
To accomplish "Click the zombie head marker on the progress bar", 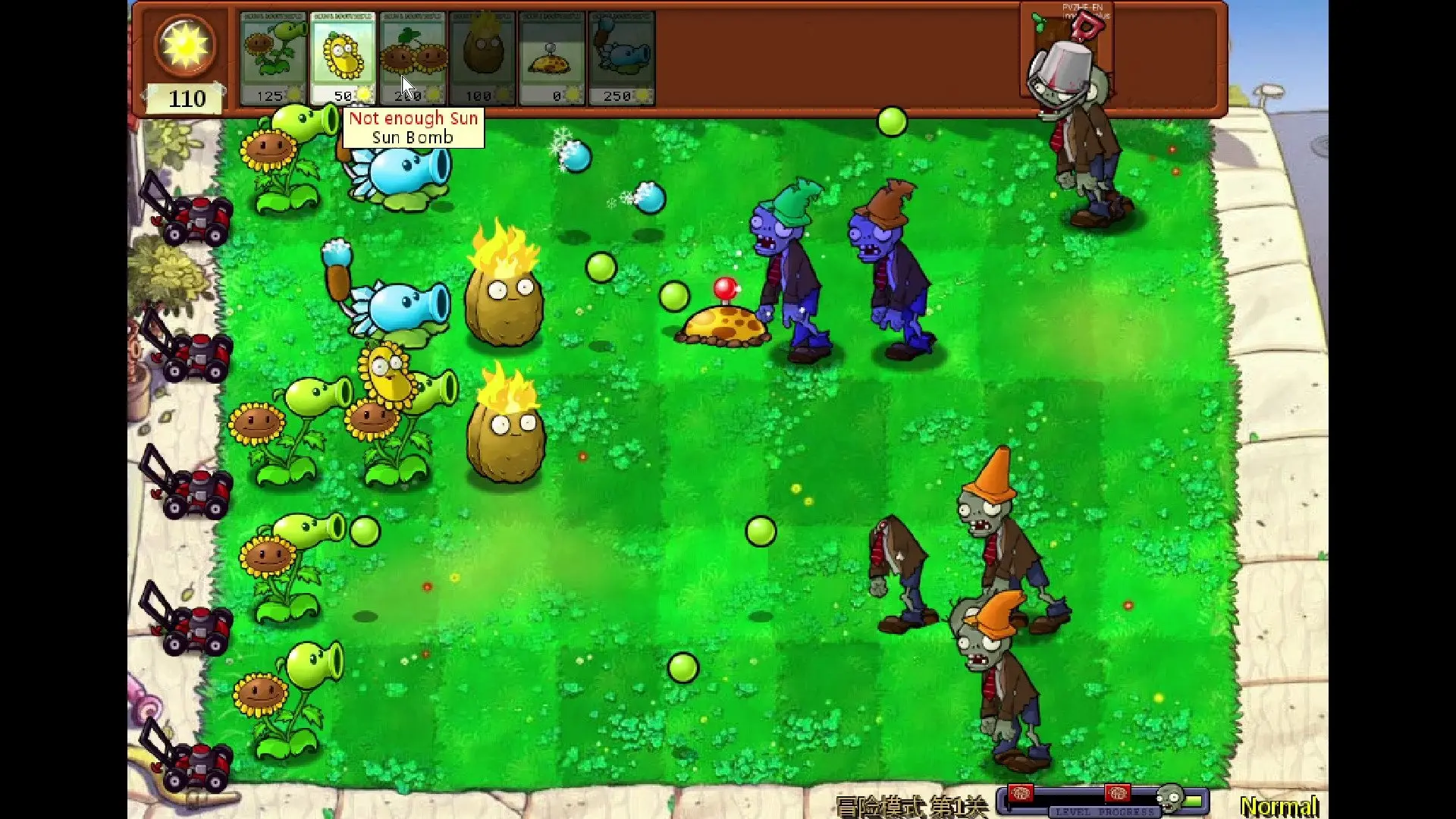I will click(1170, 798).
